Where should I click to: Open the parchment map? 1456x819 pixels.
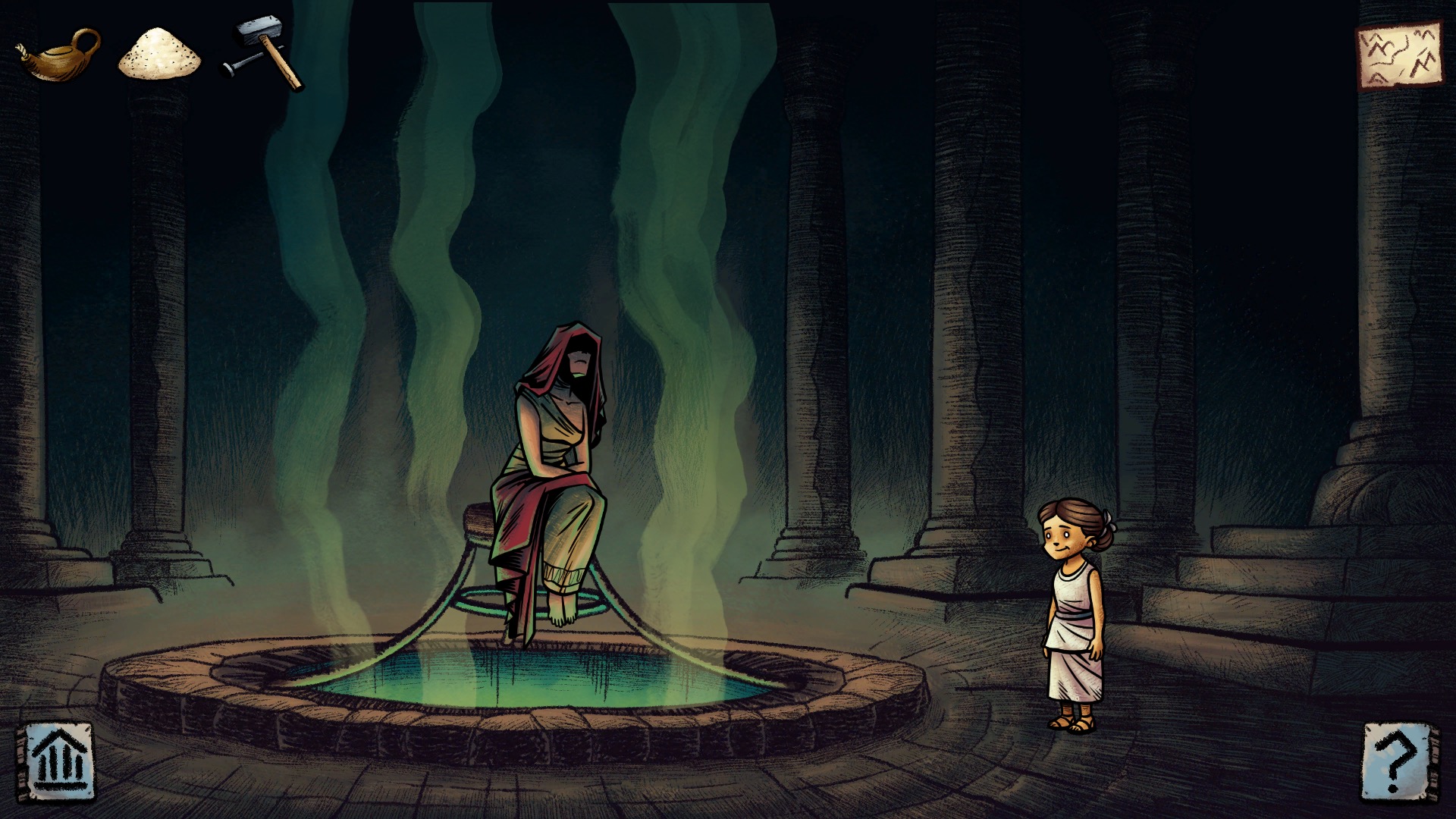coord(1398,56)
